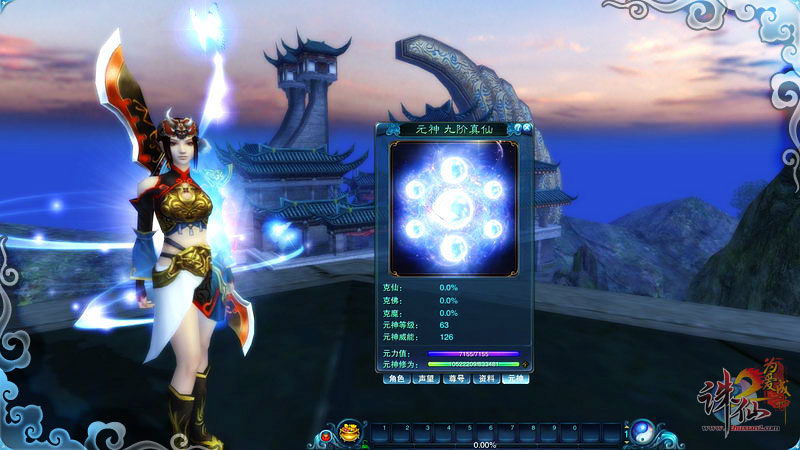The width and height of the screenshot is (800, 450).
Task: Close the 元神 panel window
Action: click(526, 129)
